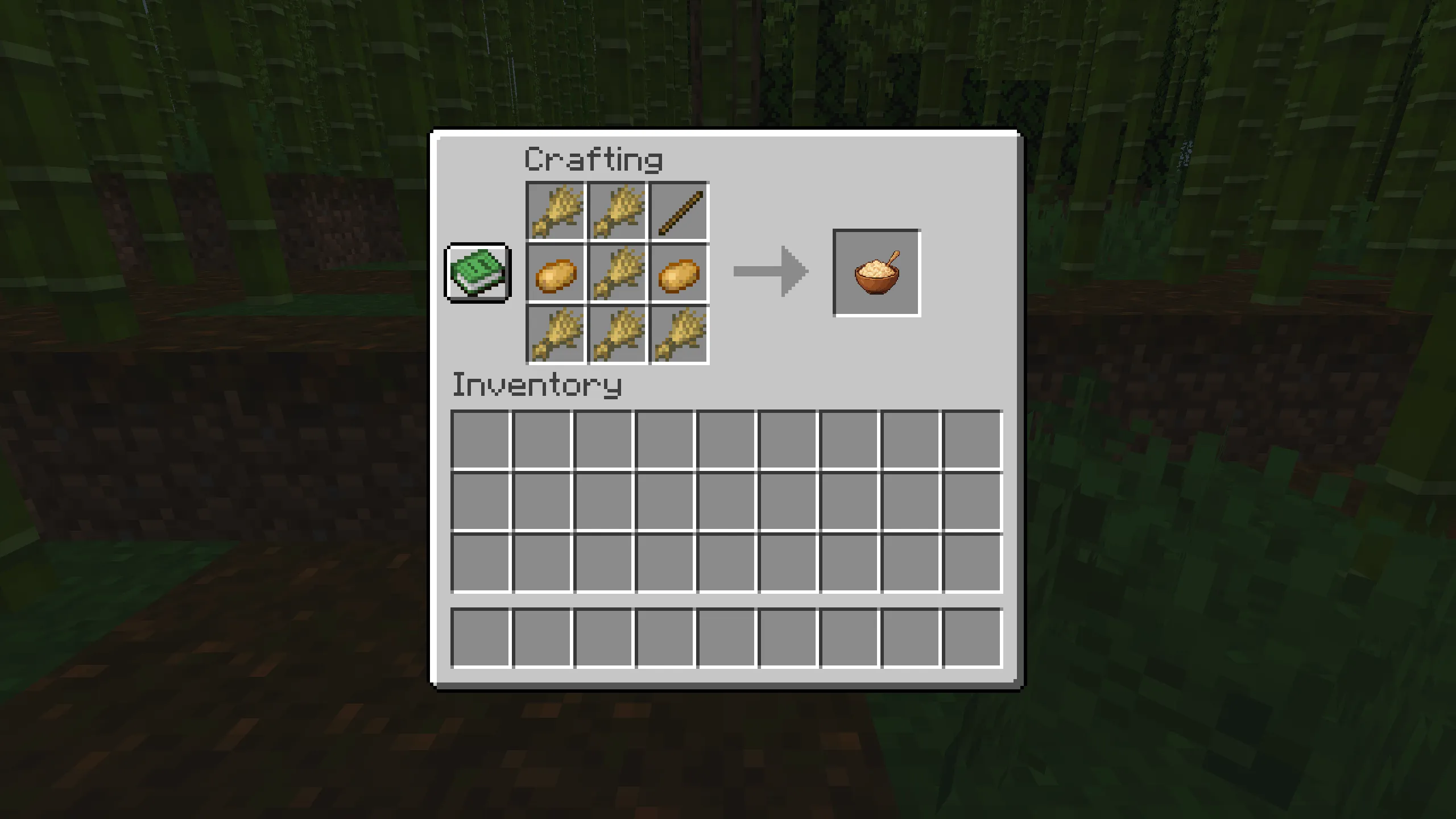This screenshot has width=1456, height=819.
Task: Click the first hotbar slot
Action: [x=481, y=638]
